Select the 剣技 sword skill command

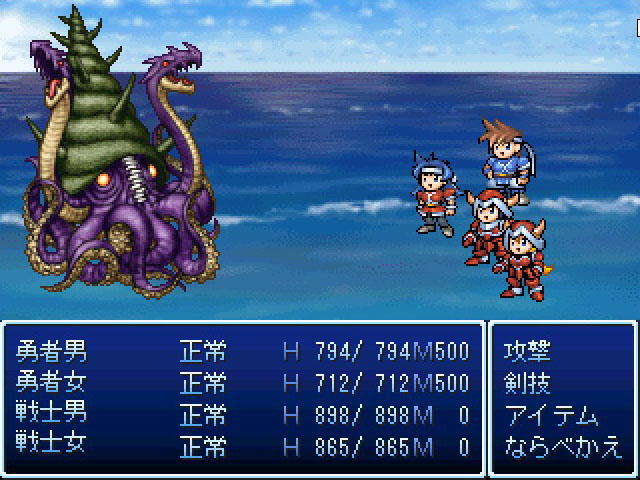pos(529,383)
